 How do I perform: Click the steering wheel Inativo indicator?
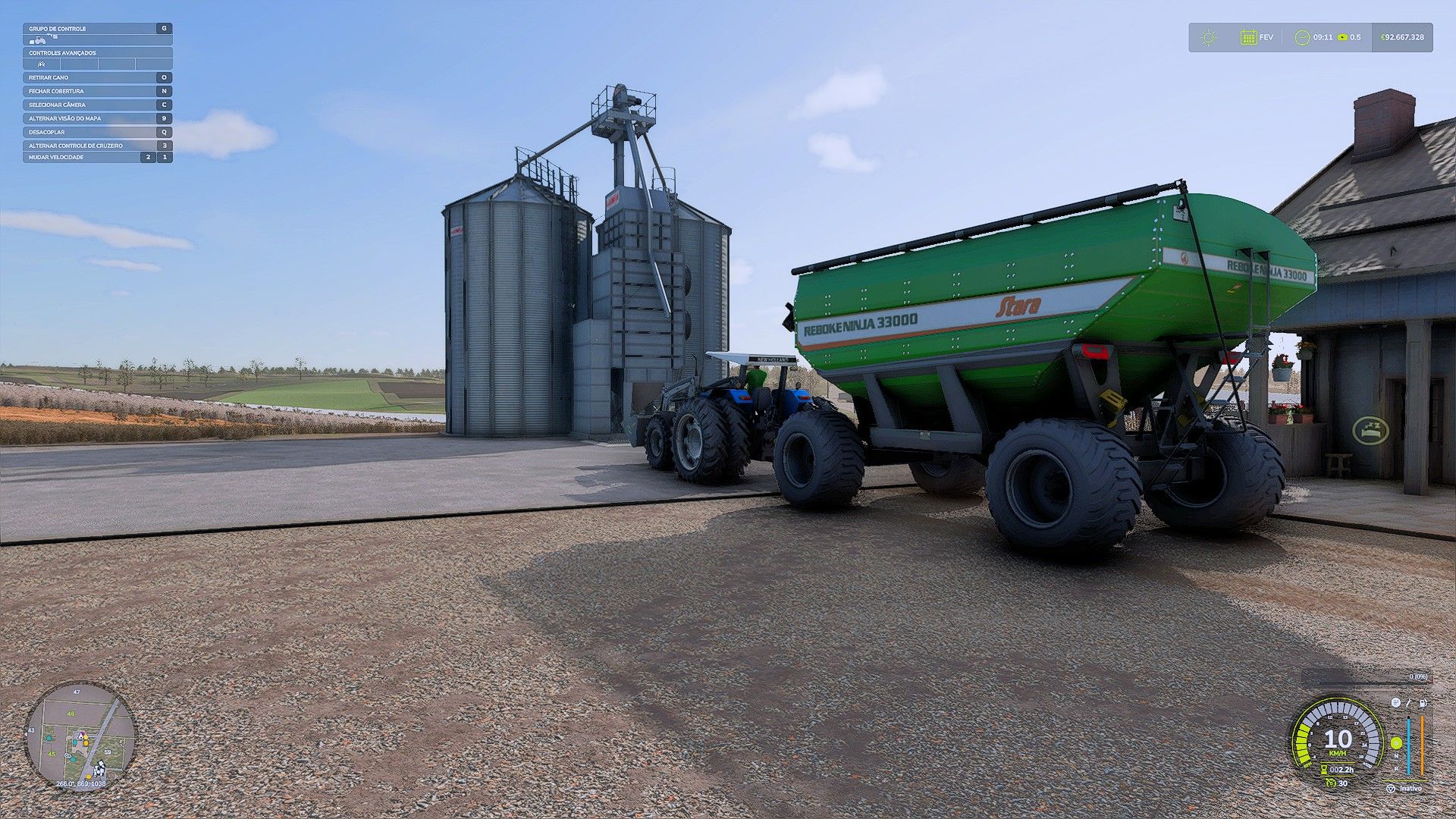click(x=1391, y=789)
